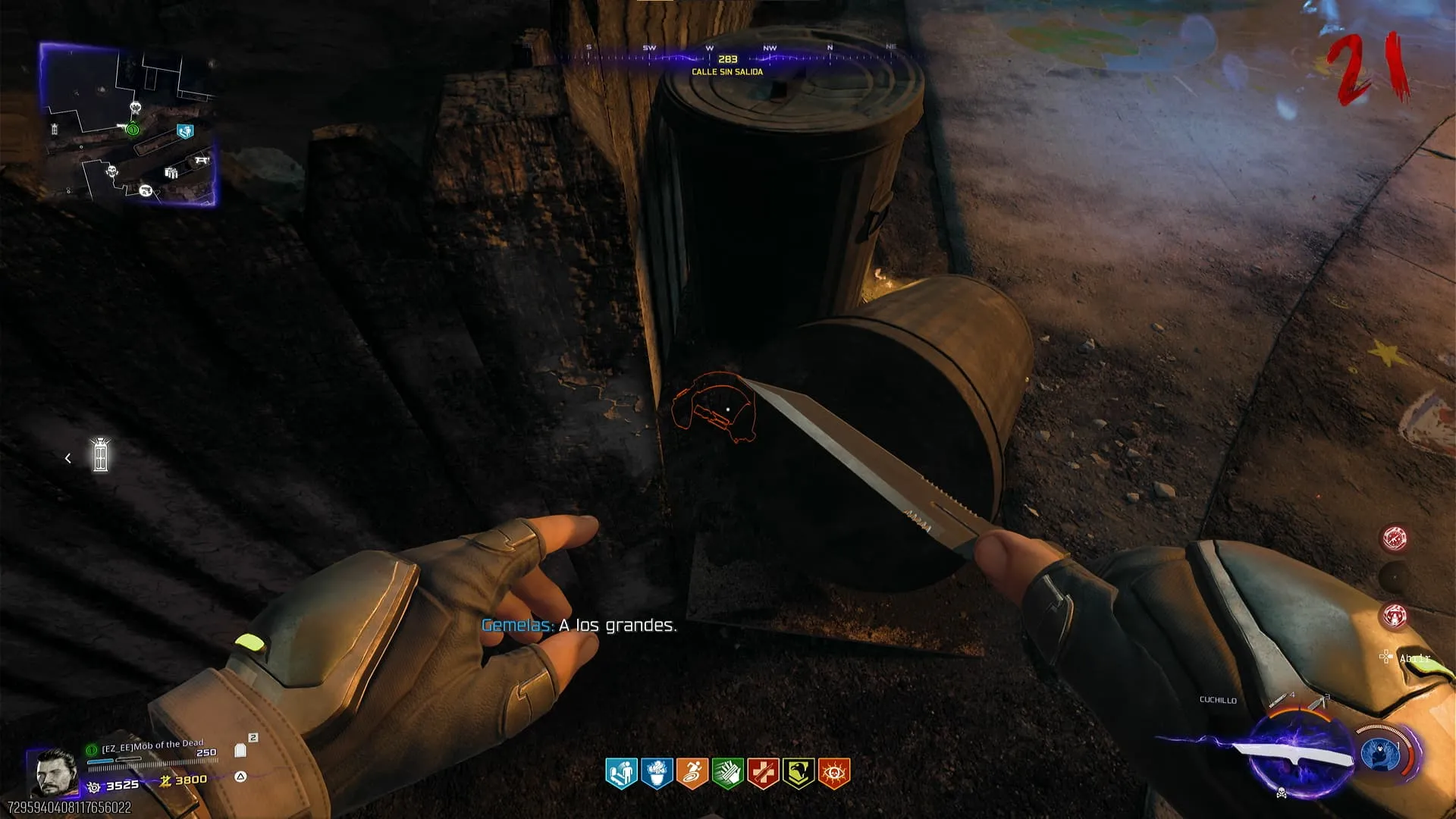Click the lantern door objective marker
The height and width of the screenshot is (819, 1456).
coord(100,455)
